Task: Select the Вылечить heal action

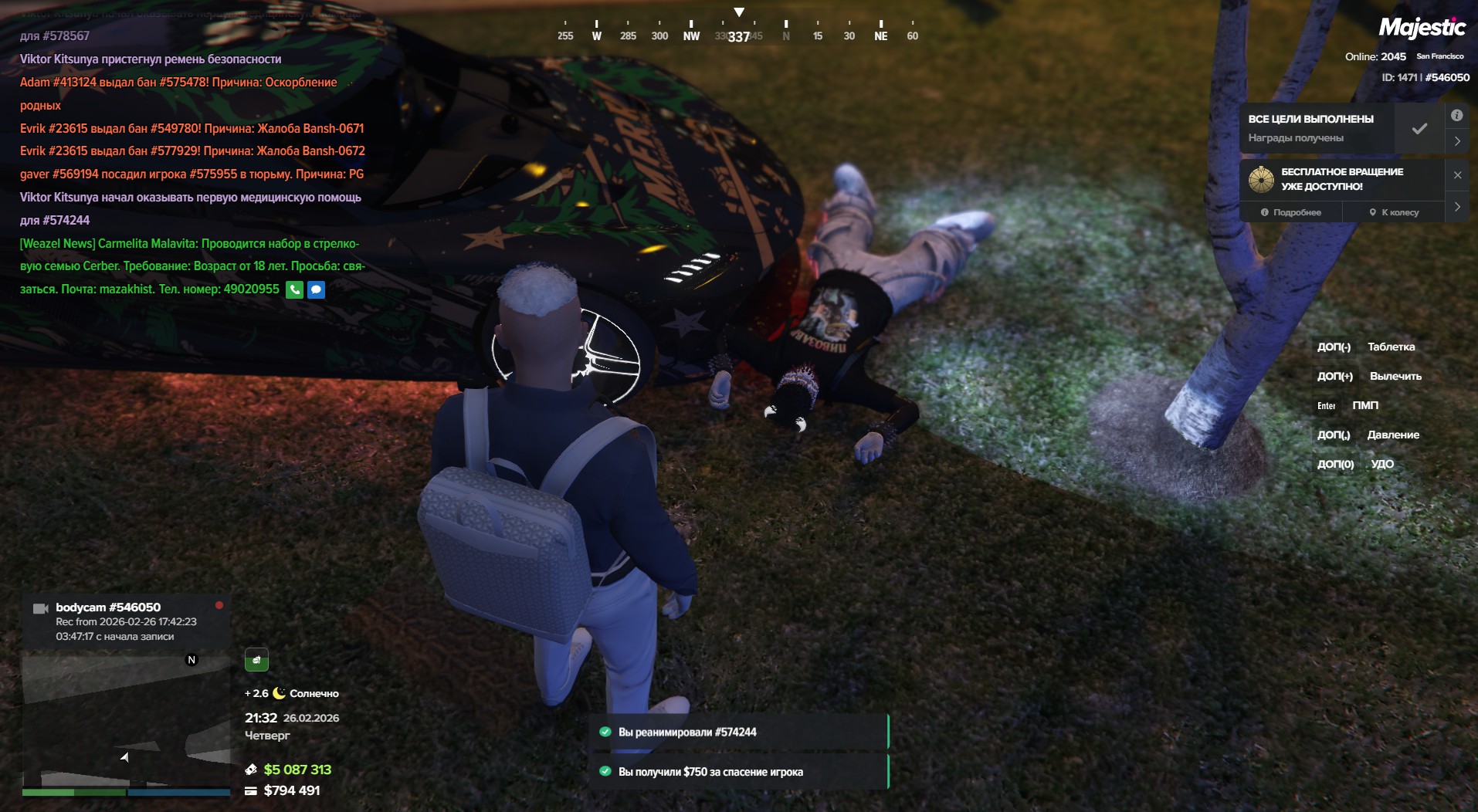Action: click(x=1395, y=377)
